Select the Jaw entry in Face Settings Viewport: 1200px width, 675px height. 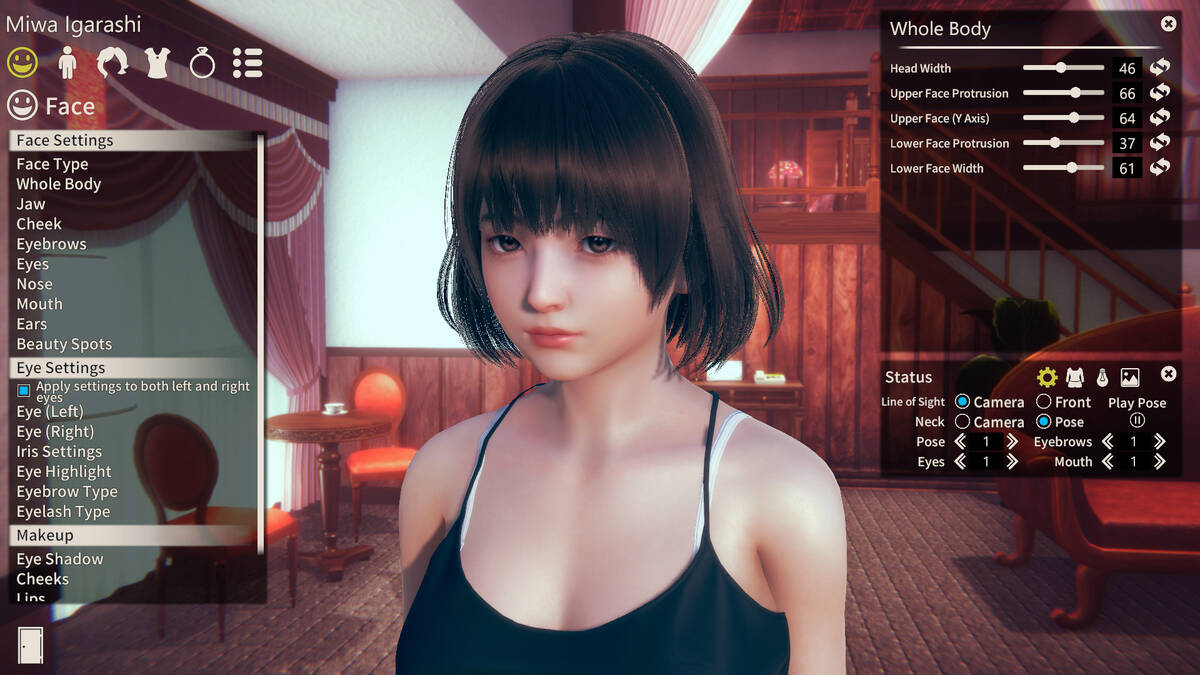pos(31,204)
